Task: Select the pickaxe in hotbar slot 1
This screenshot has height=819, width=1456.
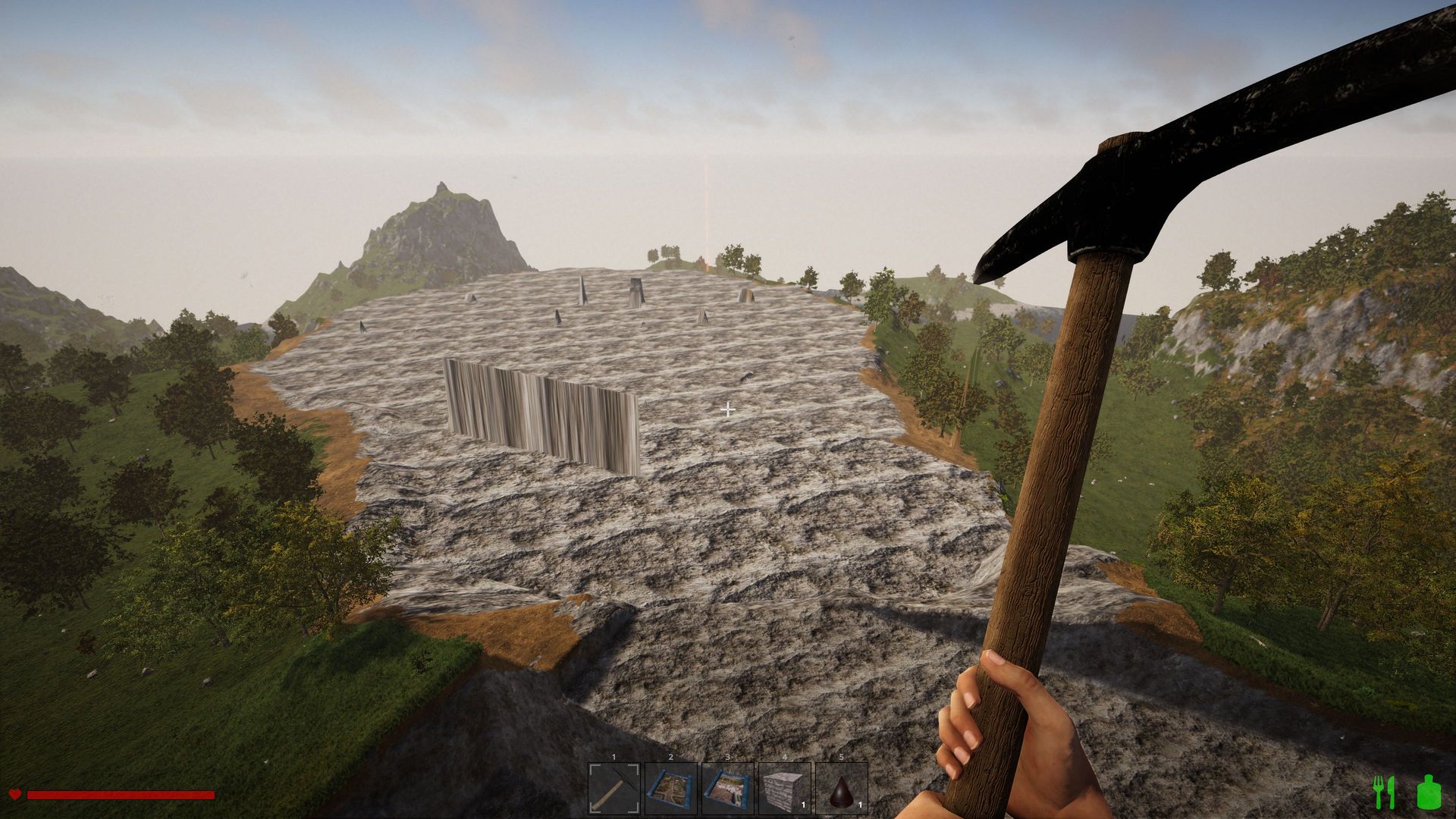Action: (x=614, y=789)
